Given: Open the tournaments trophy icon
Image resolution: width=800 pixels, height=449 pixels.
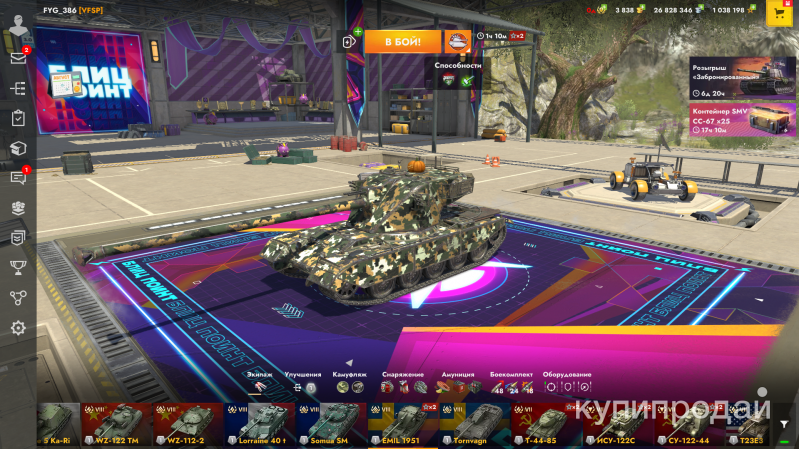Looking at the screenshot, I should tap(17, 267).
